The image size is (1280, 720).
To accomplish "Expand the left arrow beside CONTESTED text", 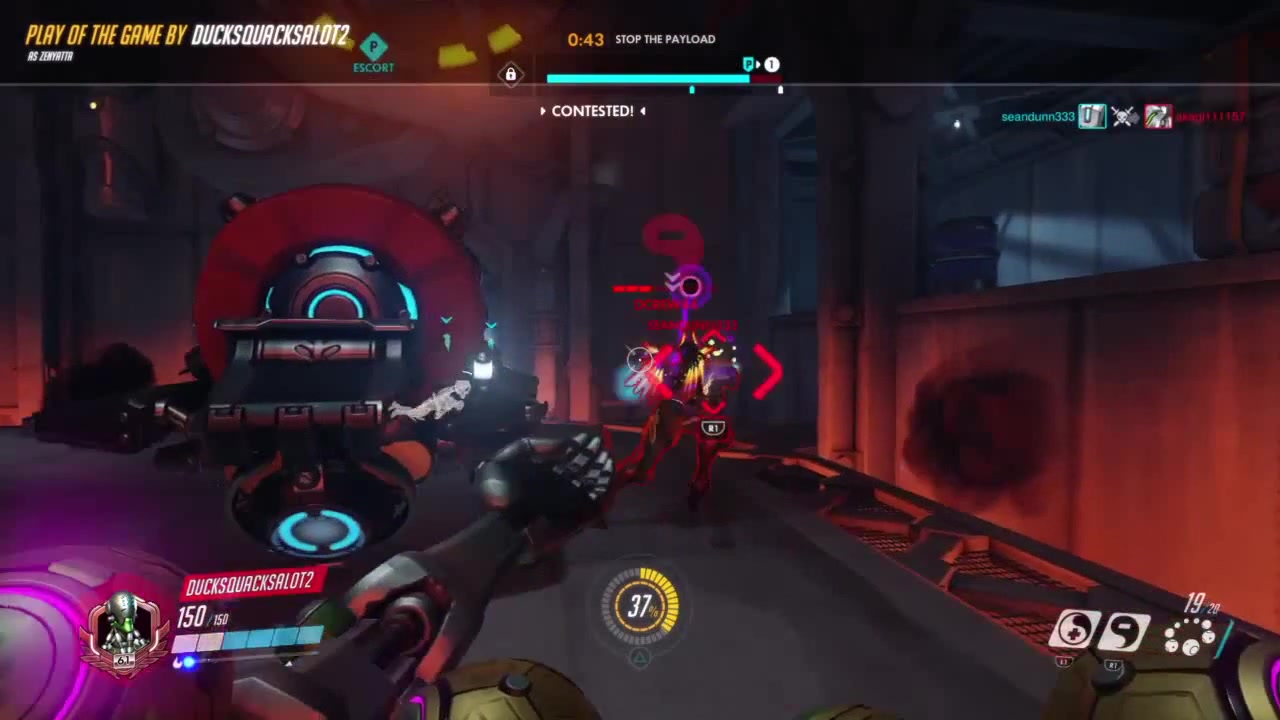I will [x=544, y=111].
